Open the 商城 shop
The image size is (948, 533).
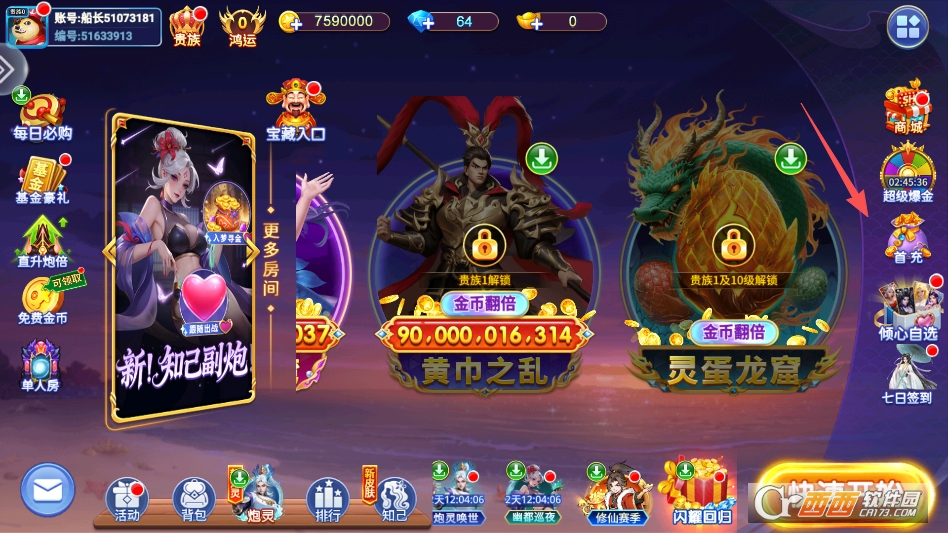(907, 108)
